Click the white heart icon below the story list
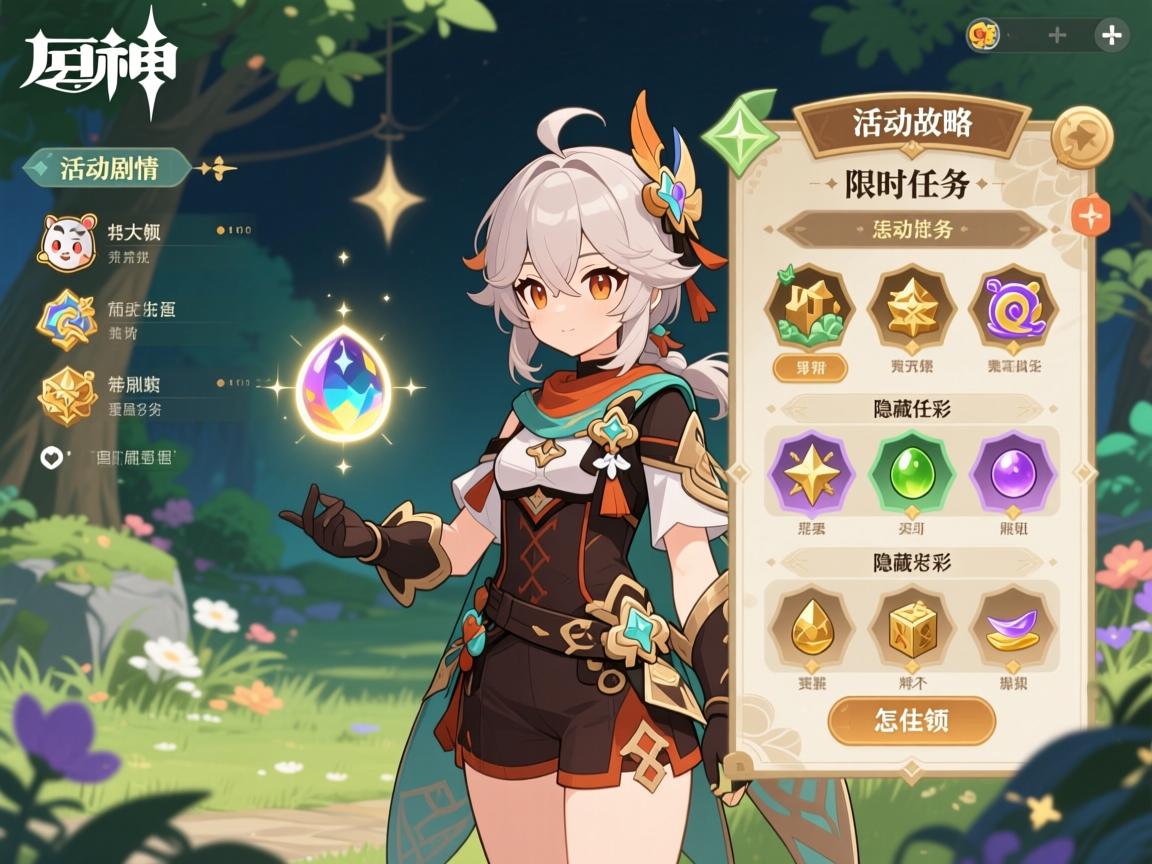Viewport: 1152px width, 864px height. tap(50, 458)
